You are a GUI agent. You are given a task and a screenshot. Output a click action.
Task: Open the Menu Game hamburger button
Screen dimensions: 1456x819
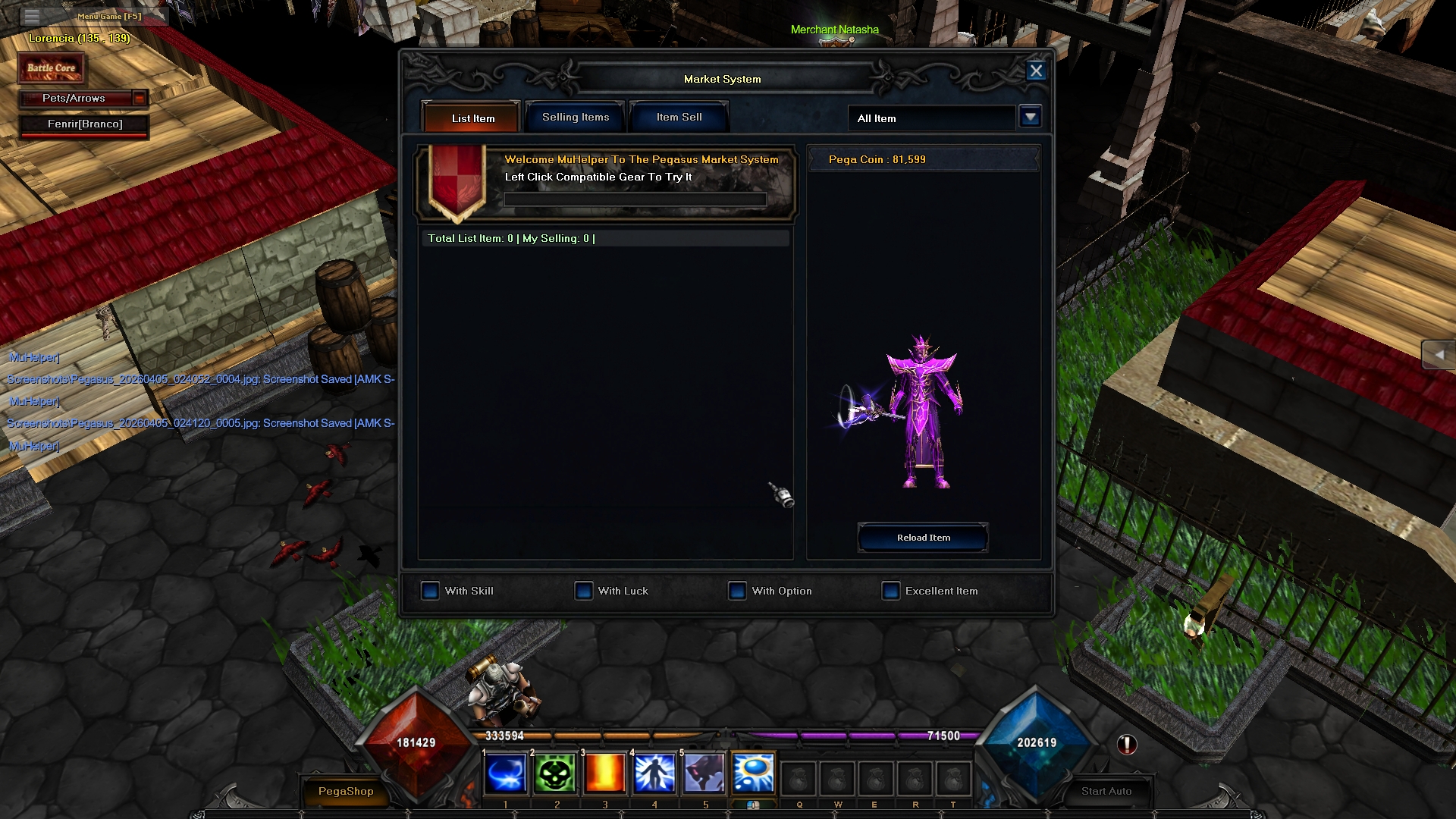(32, 16)
